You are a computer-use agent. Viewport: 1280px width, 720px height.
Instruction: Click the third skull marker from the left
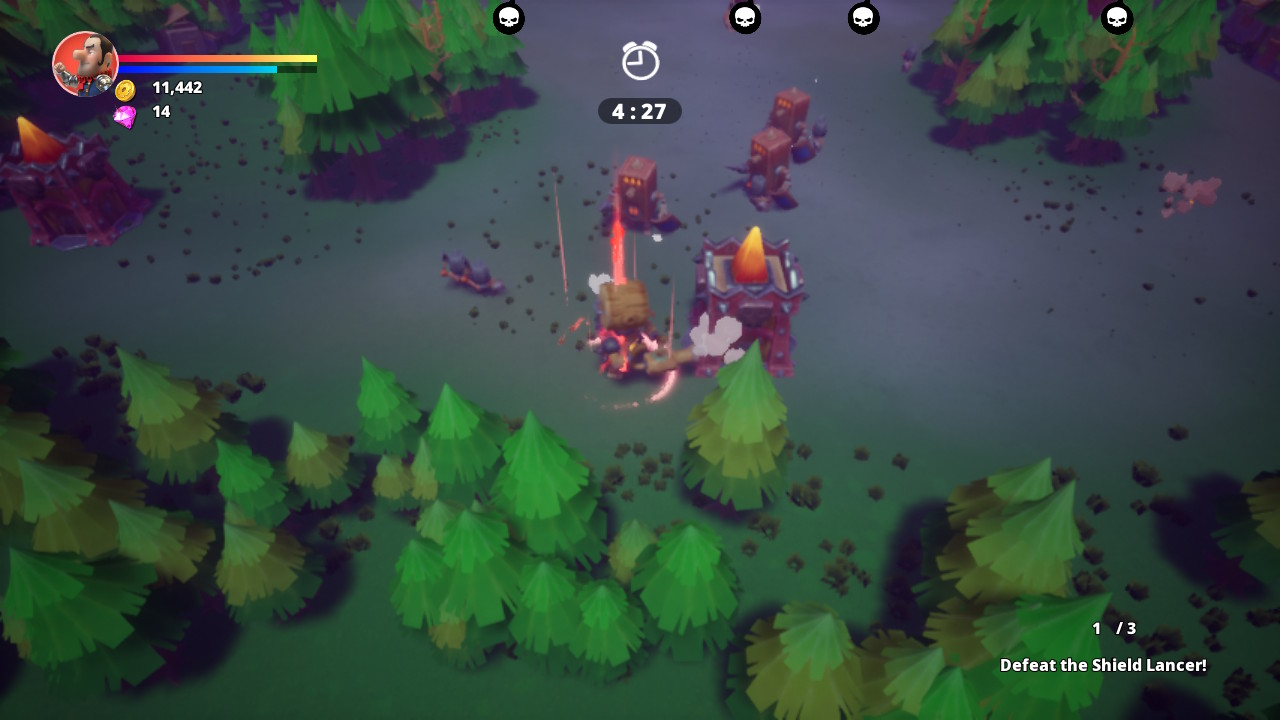point(862,18)
